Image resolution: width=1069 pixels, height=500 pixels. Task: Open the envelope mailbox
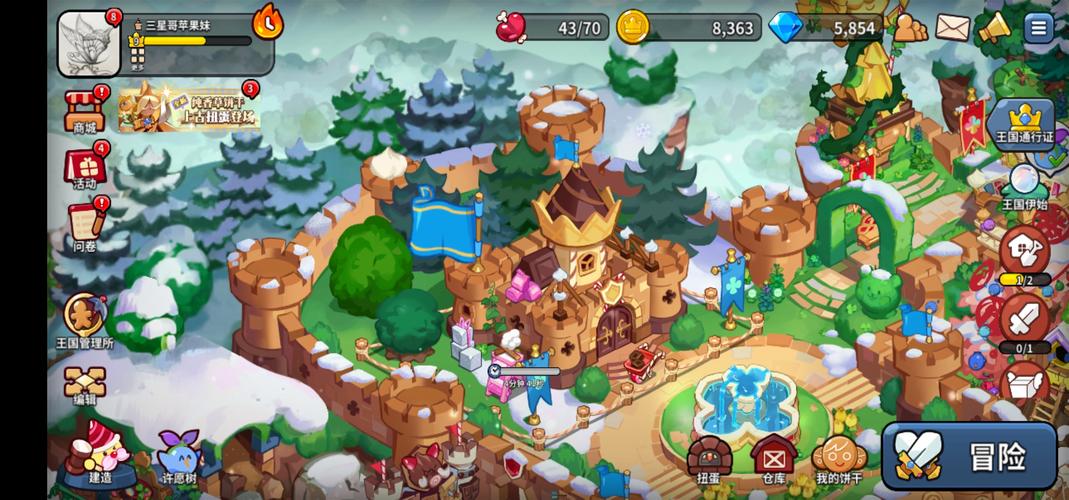click(x=953, y=28)
